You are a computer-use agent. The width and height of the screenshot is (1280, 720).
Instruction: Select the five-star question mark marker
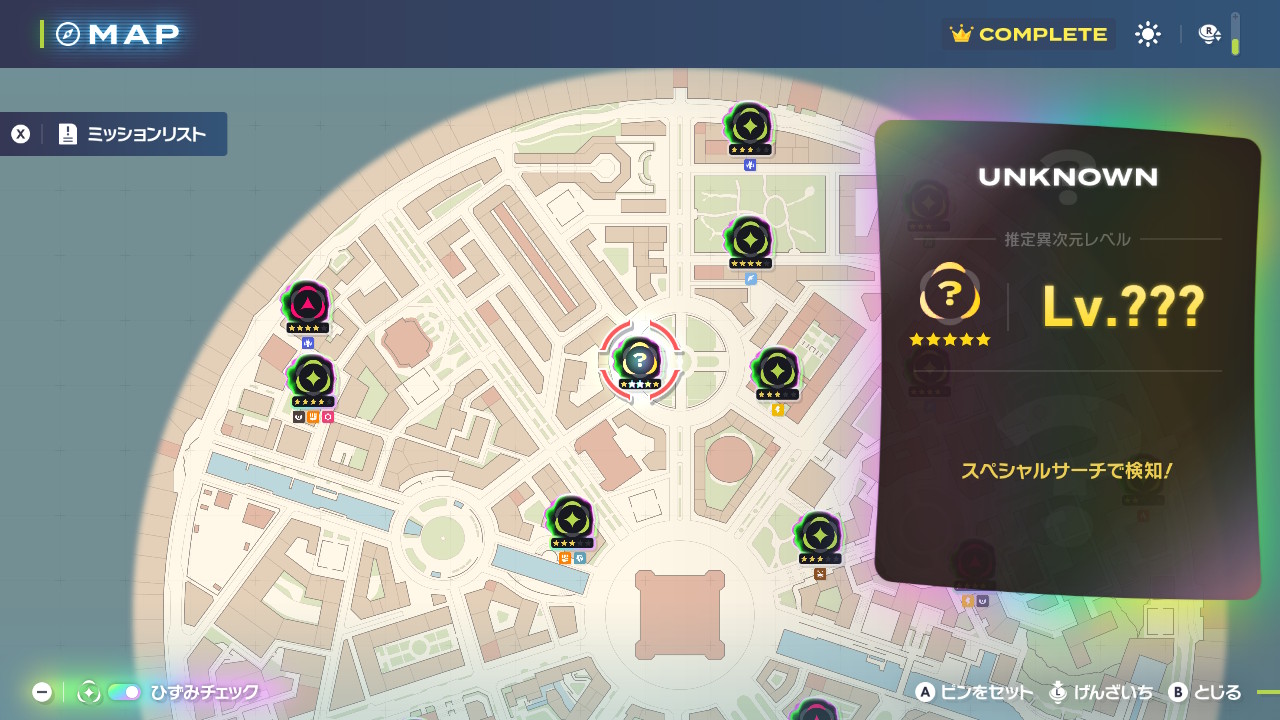point(640,360)
